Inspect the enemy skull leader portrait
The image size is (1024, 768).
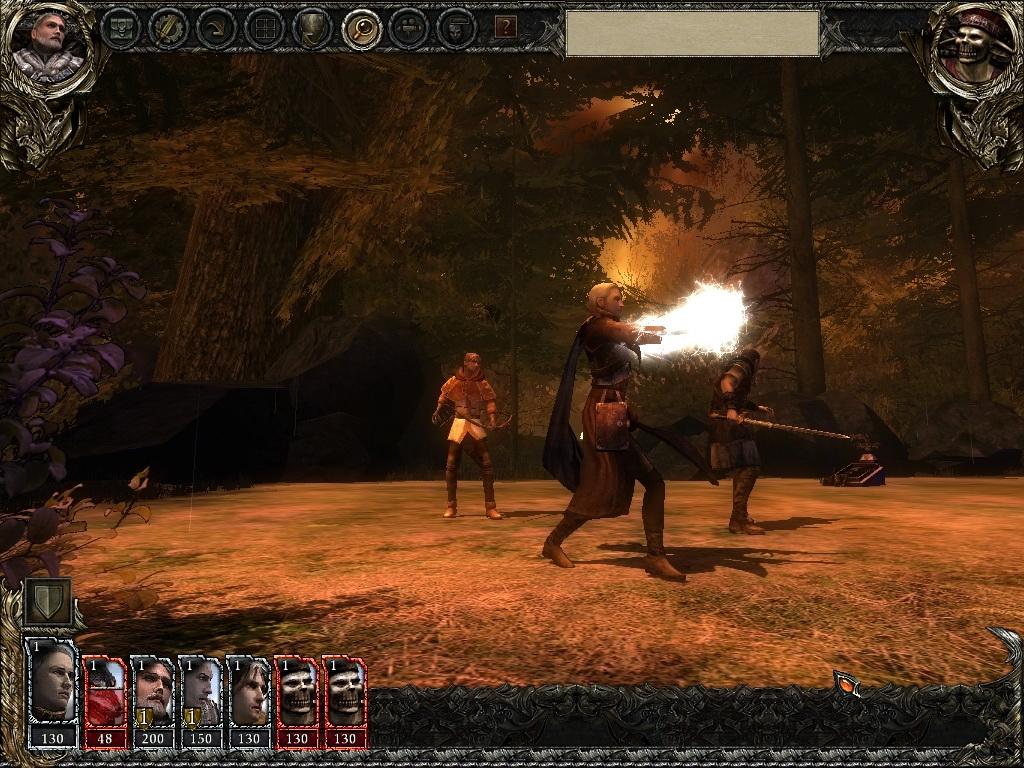(x=973, y=45)
